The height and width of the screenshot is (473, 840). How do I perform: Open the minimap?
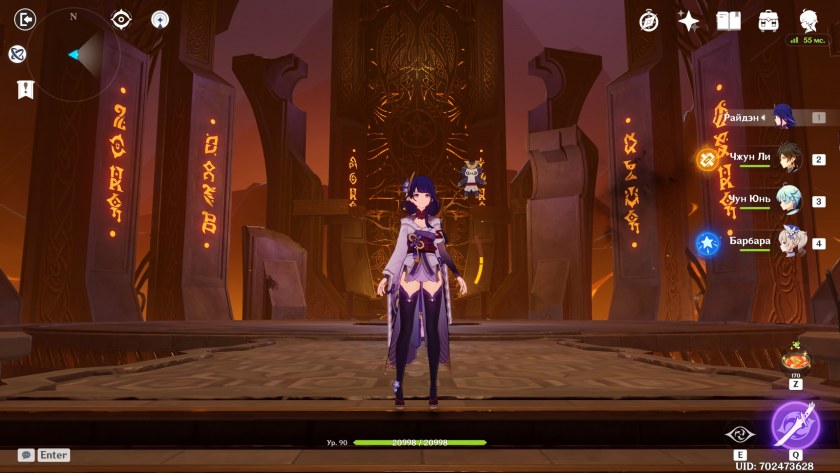tap(74, 54)
